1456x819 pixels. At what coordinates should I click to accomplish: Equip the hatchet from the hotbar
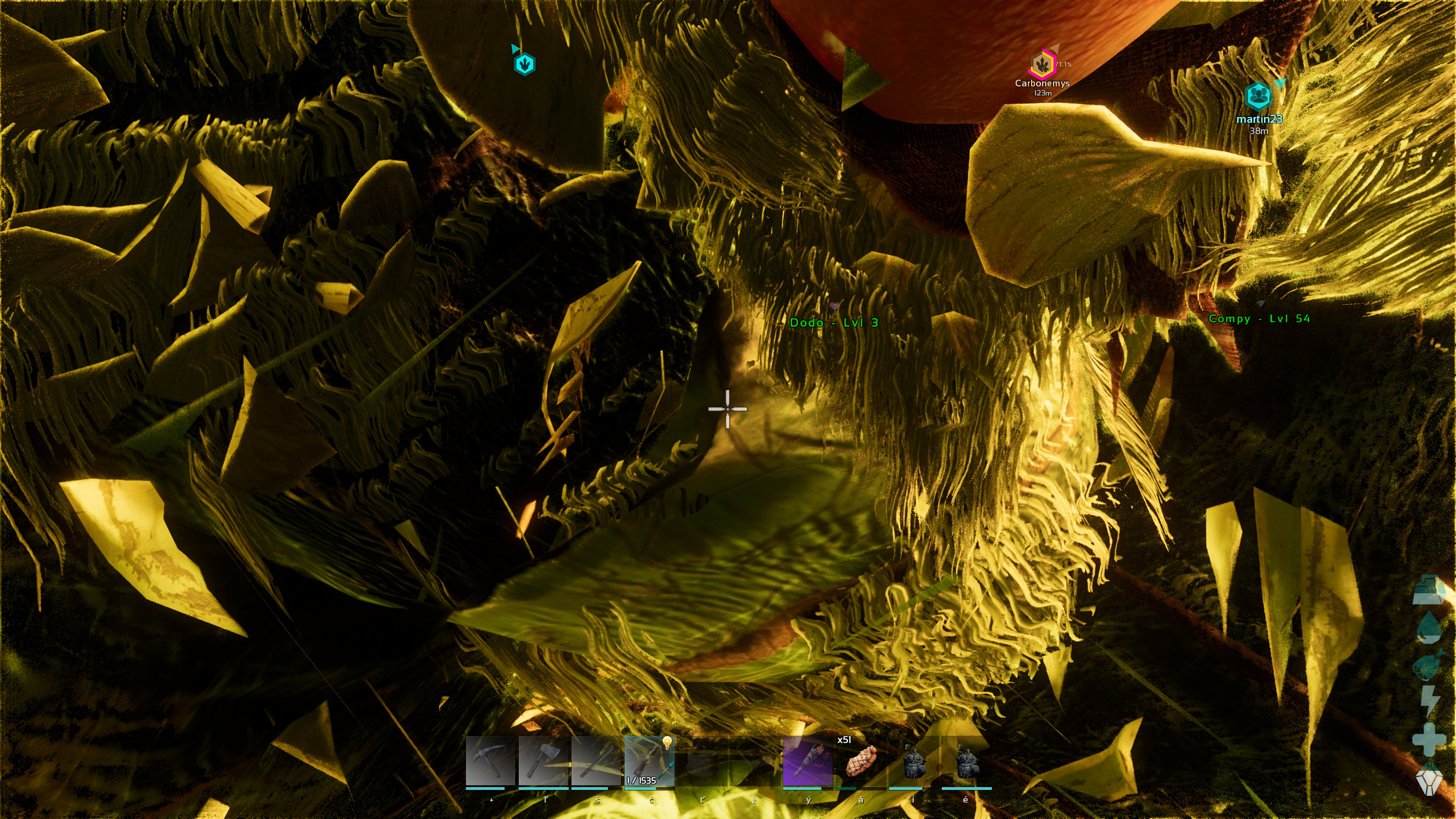coord(543,761)
